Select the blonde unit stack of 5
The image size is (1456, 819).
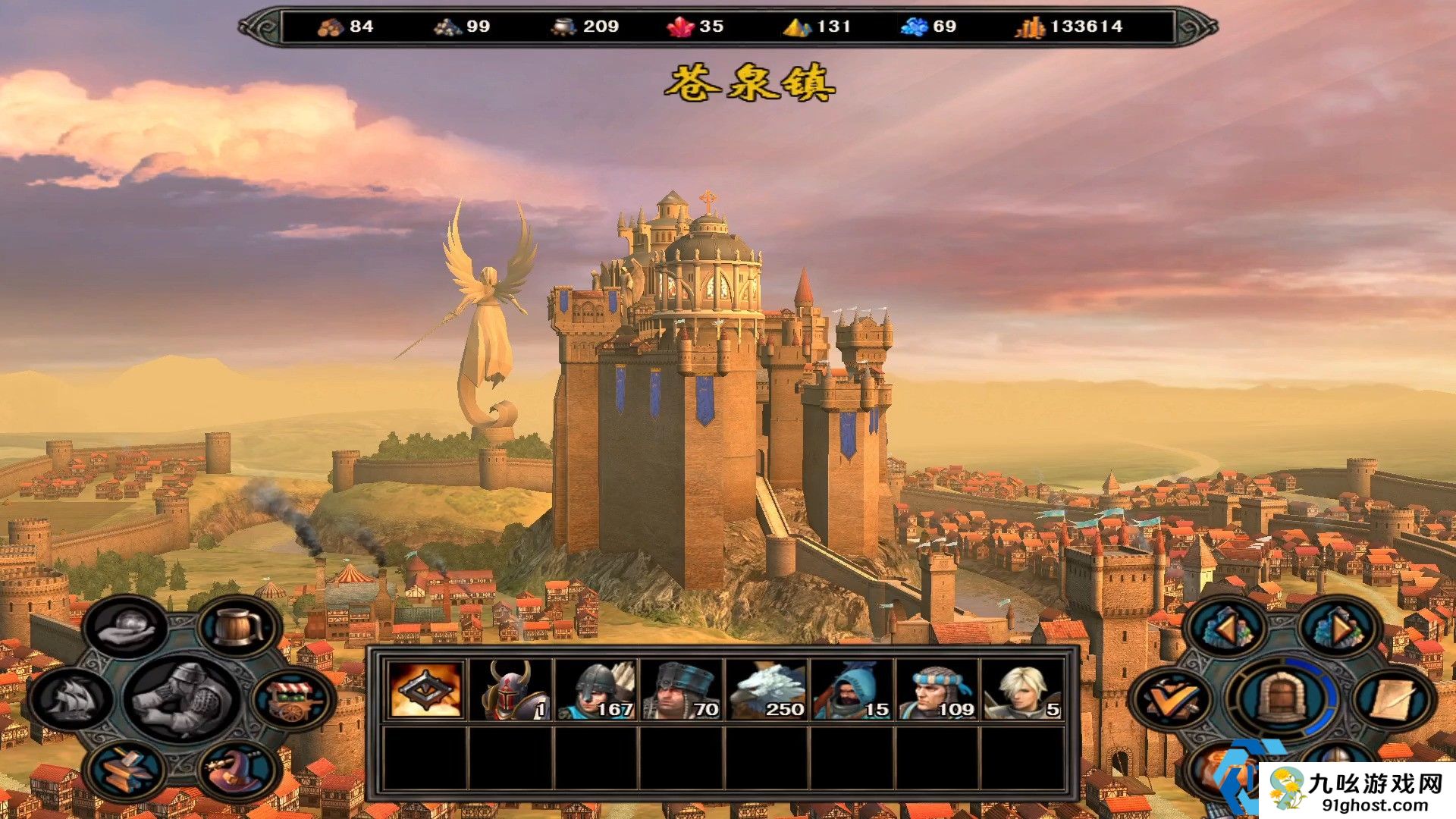pyautogui.click(x=1021, y=689)
